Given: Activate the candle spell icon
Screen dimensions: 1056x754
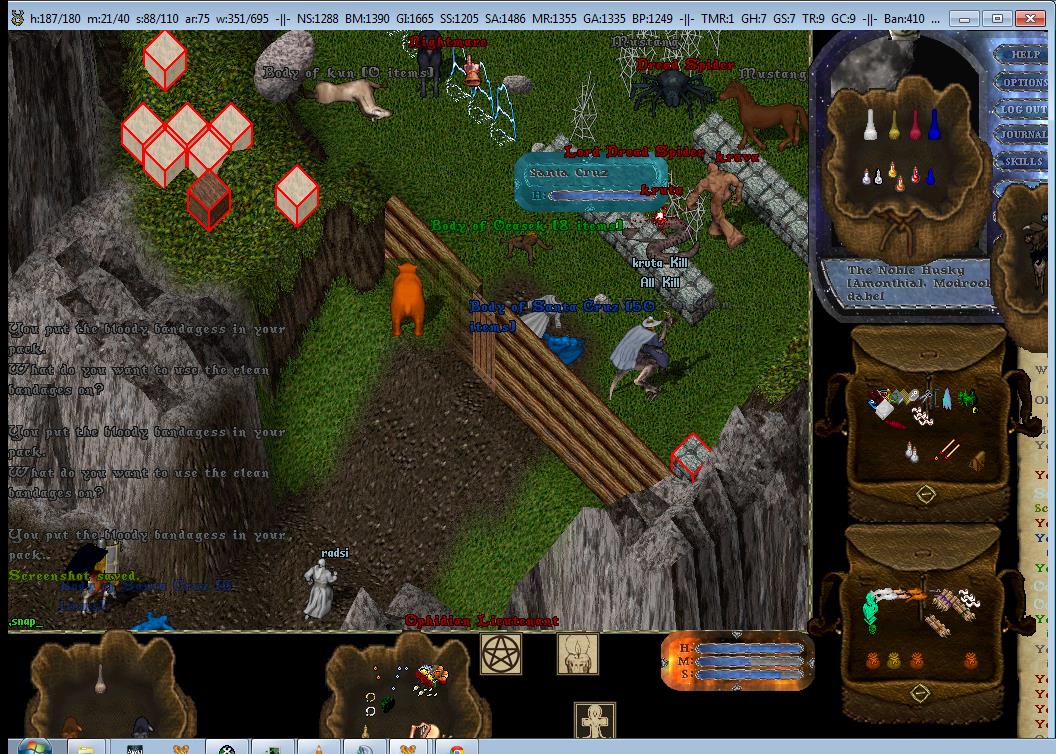Looking at the screenshot, I should pyautogui.click(x=577, y=654).
